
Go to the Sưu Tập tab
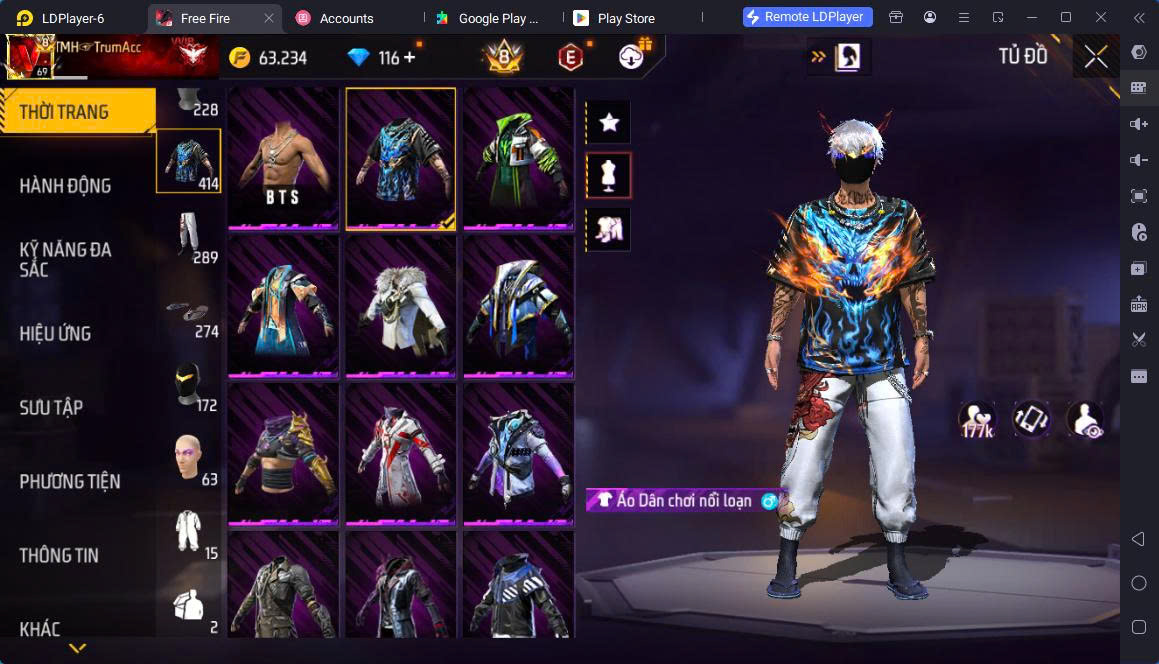click(52, 408)
